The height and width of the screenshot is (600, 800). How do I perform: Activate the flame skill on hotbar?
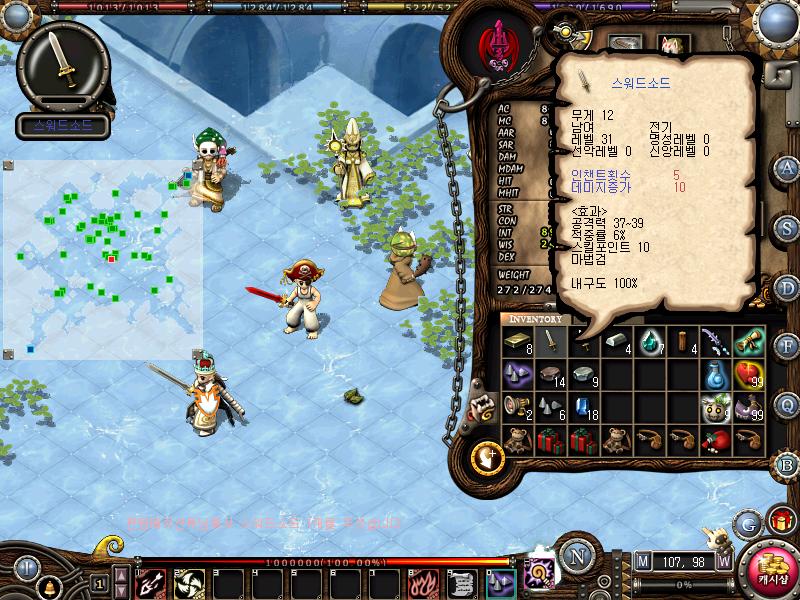[421, 582]
